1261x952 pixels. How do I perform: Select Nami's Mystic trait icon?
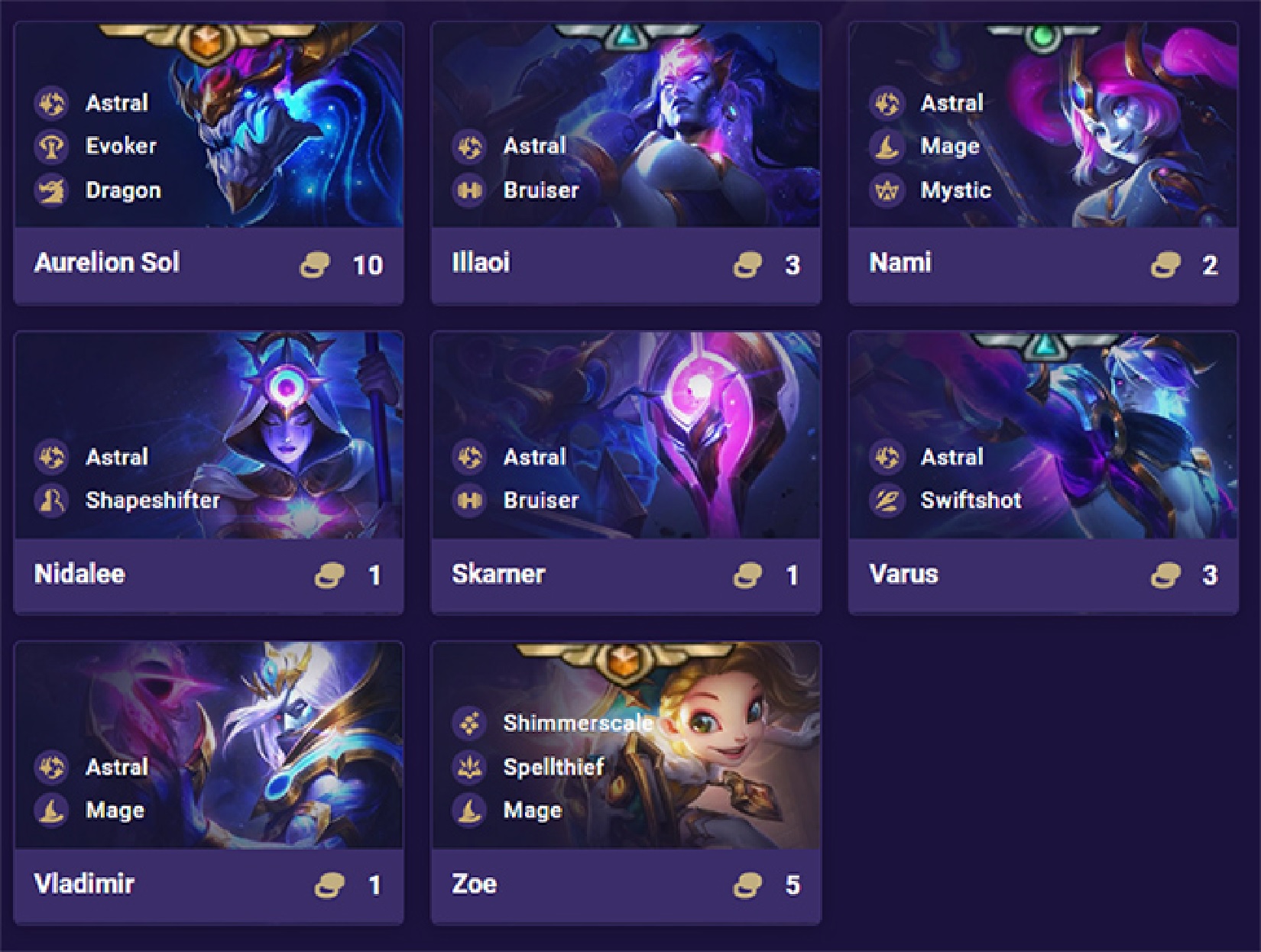tap(887, 190)
